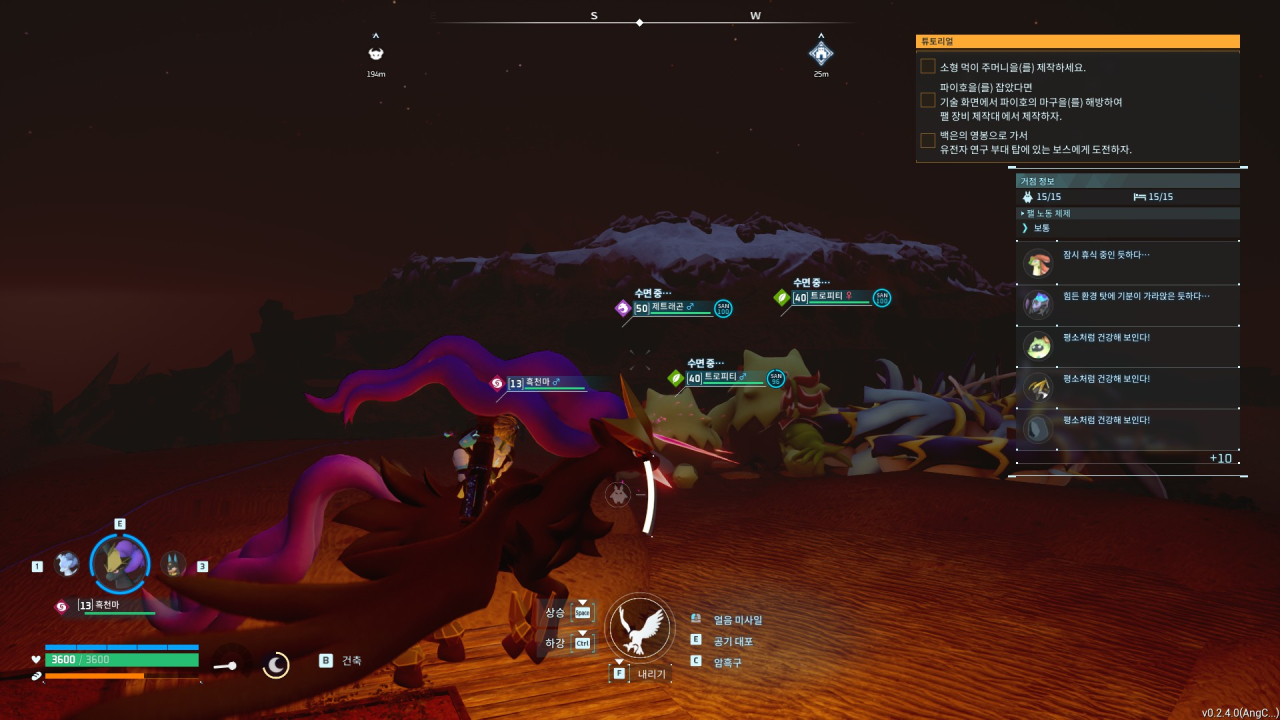1280x720 pixels.
Task: Switch to the jackal pal in slot 3
Action: [x=173, y=564]
